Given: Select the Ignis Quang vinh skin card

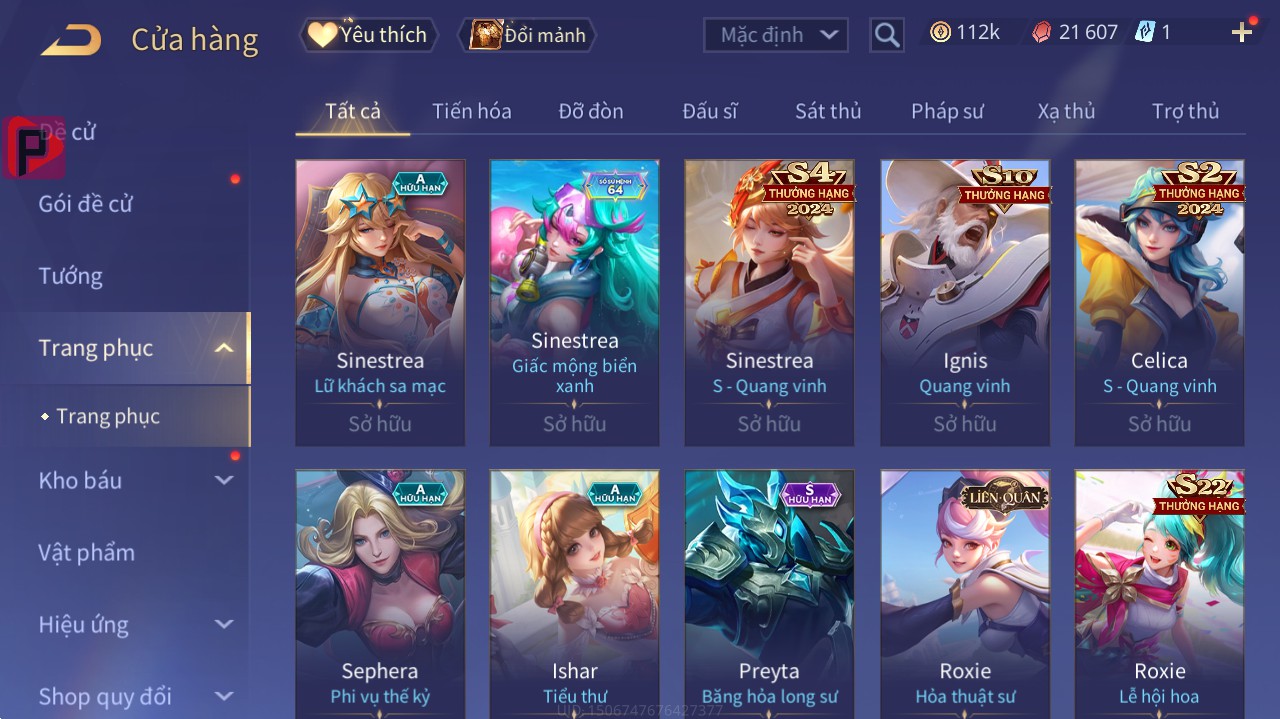Looking at the screenshot, I should coord(965,302).
